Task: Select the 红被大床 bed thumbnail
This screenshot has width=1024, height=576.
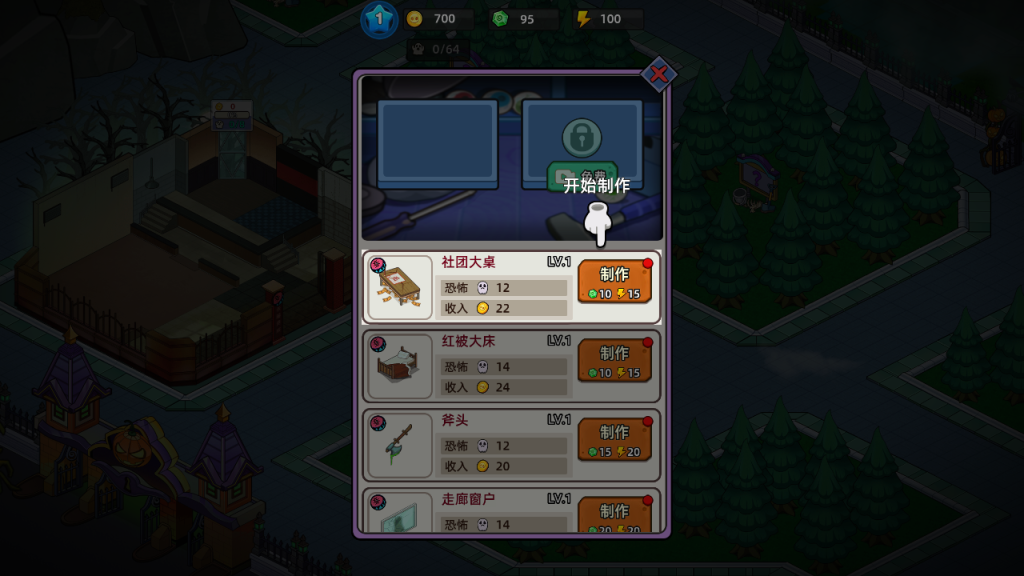Action: coord(400,366)
